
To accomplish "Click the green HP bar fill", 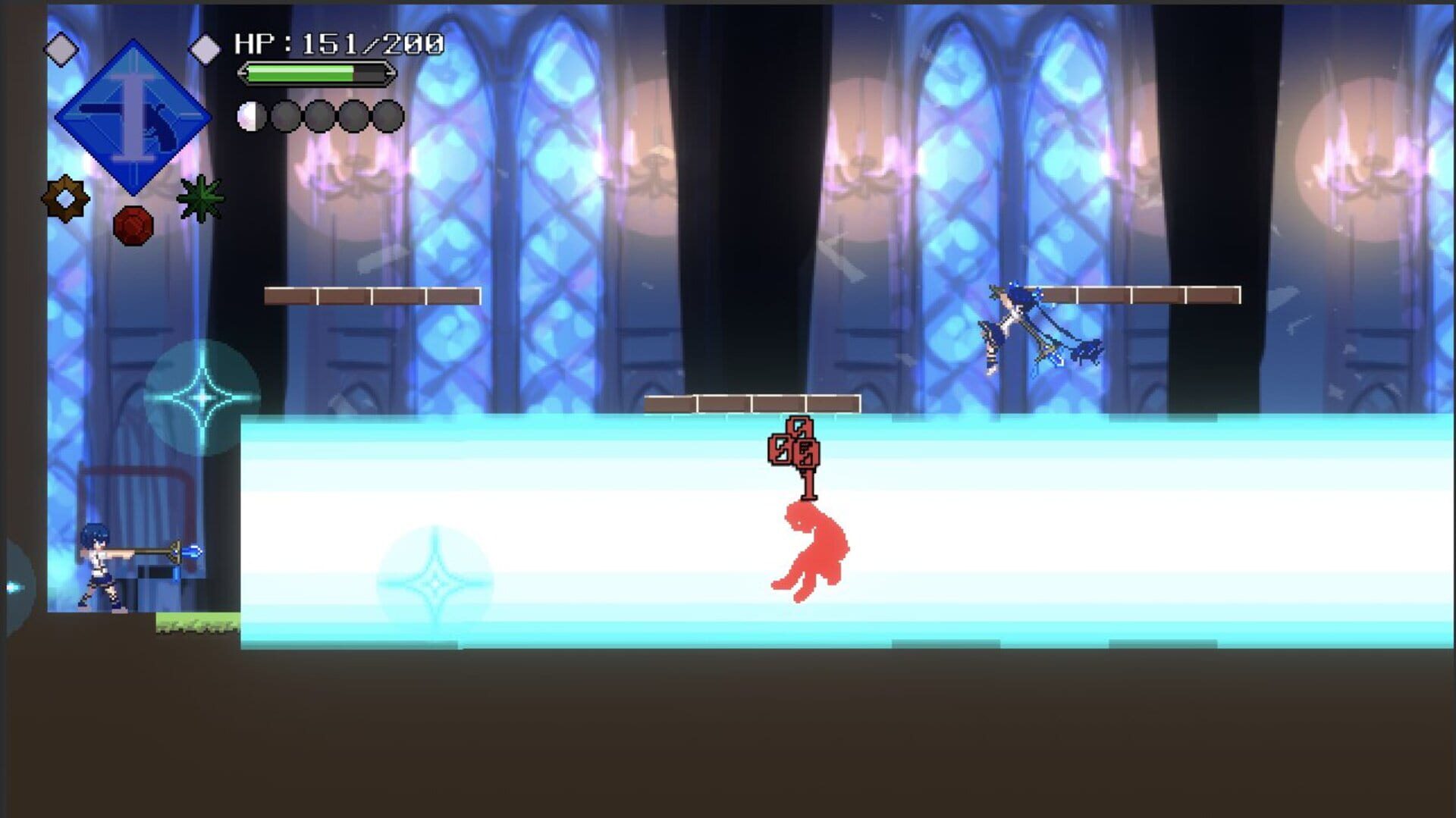I will 300,73.
